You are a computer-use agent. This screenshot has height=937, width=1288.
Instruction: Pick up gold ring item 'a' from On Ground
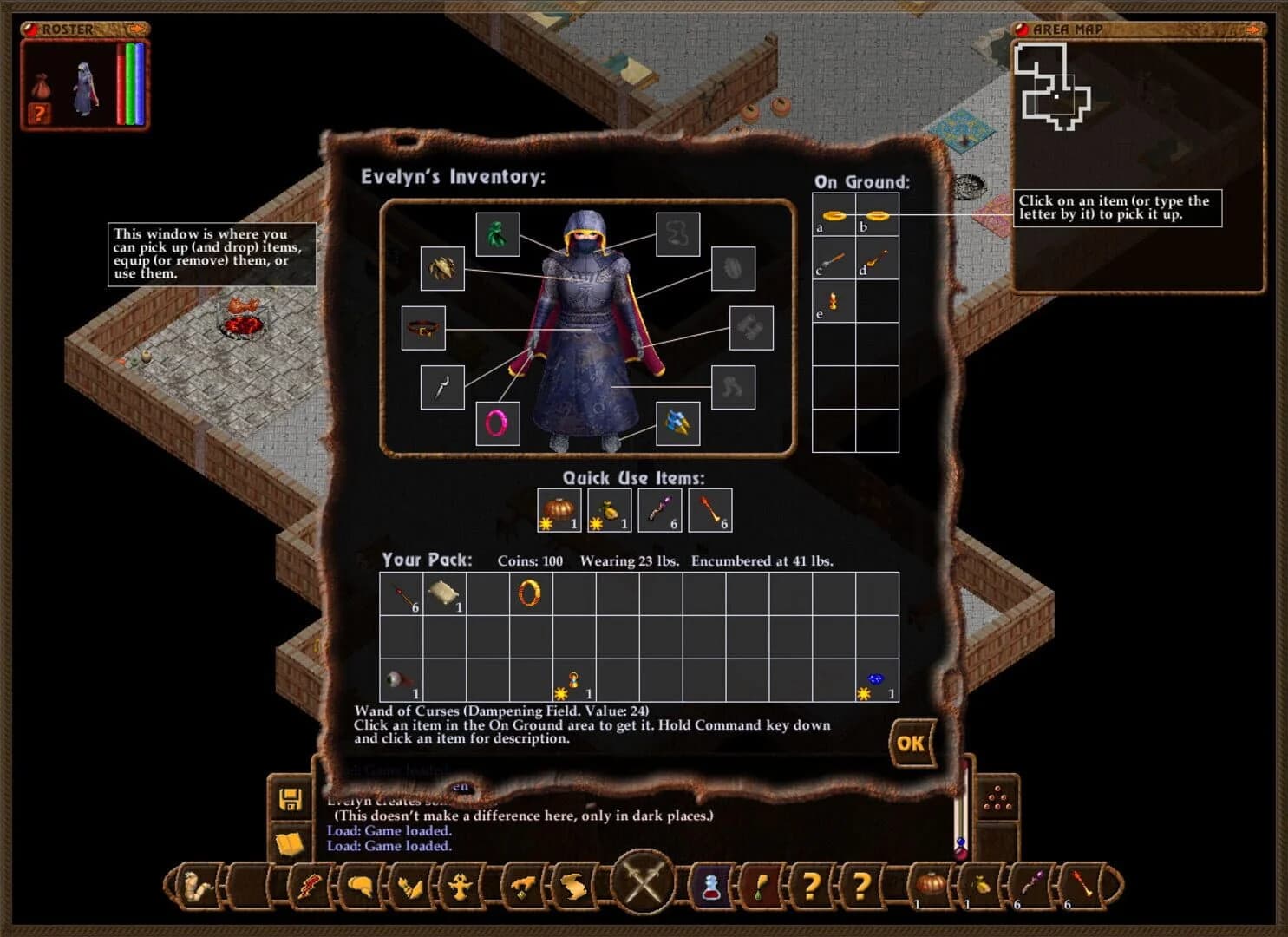tap(834, 215)
